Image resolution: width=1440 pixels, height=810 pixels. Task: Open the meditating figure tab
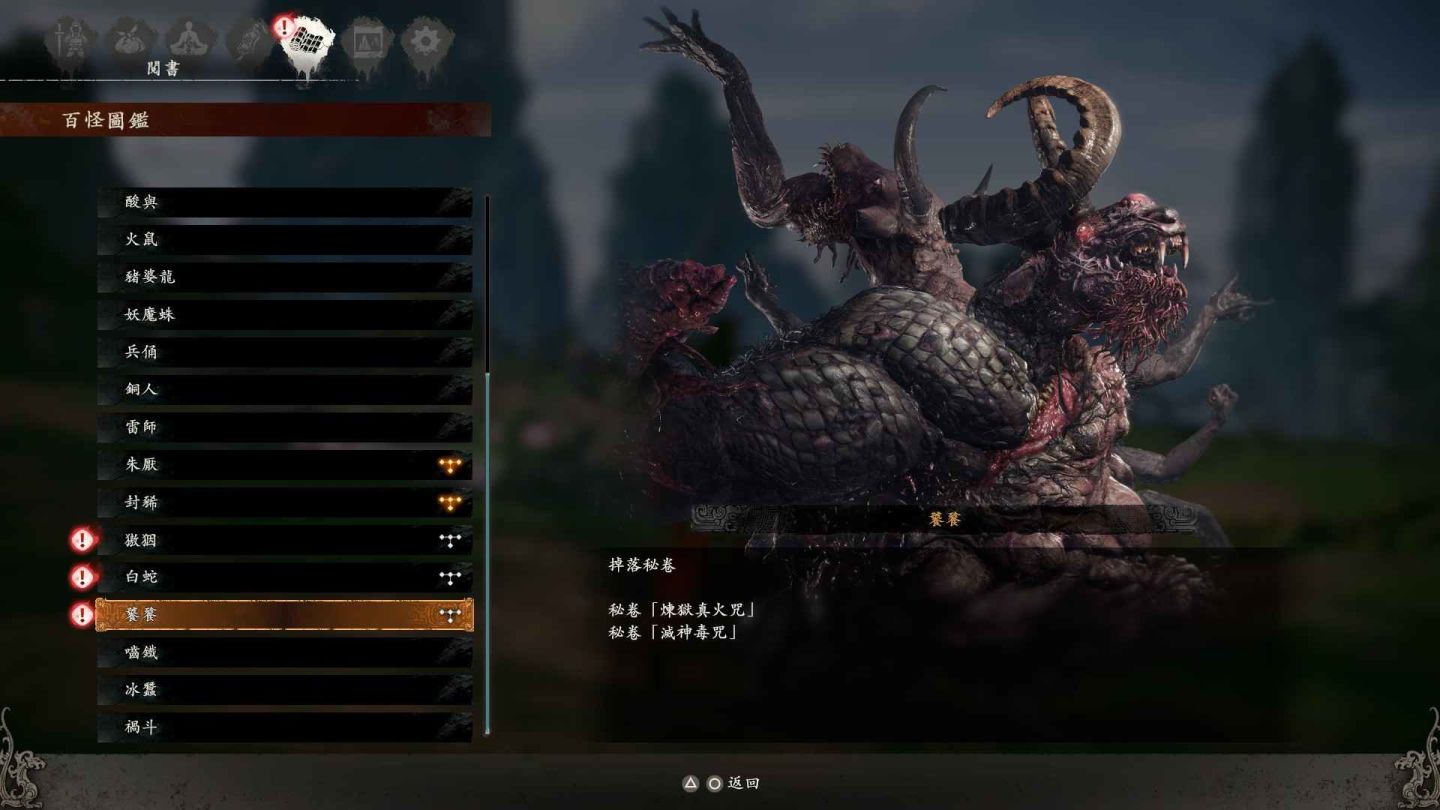(189, 42)
